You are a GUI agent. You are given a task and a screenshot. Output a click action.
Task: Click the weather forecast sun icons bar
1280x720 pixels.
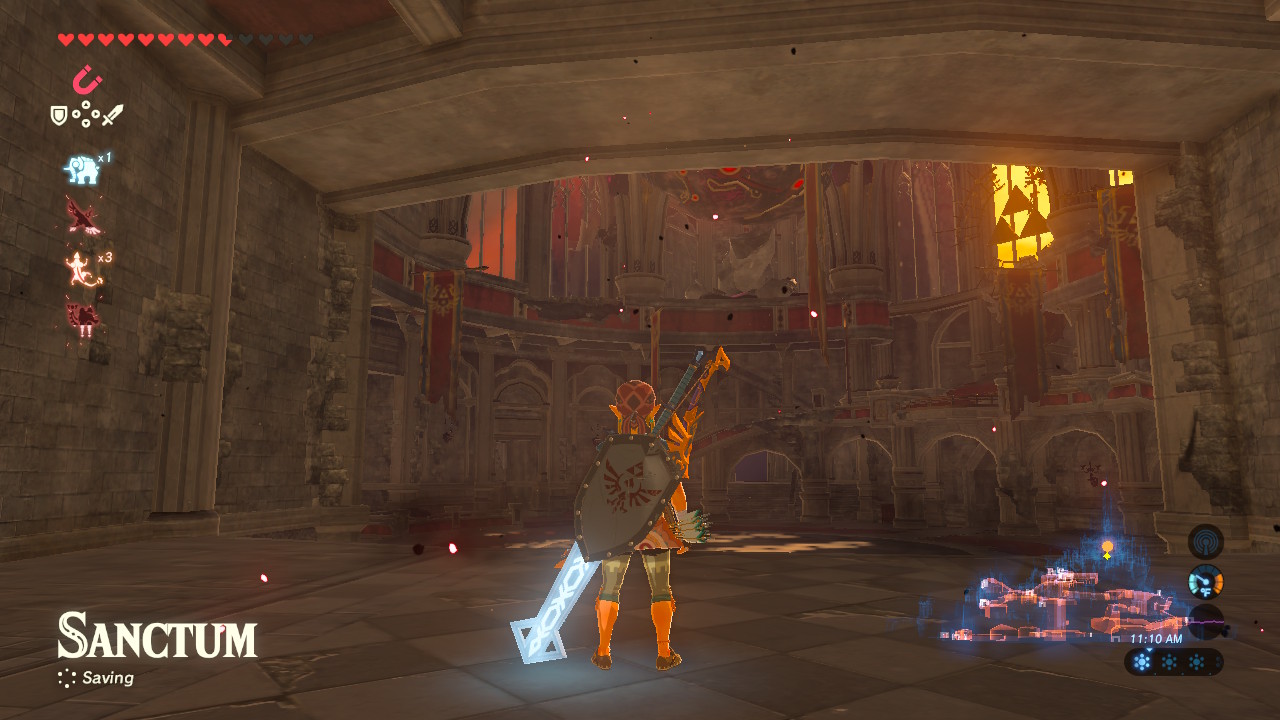(1173, 662)
